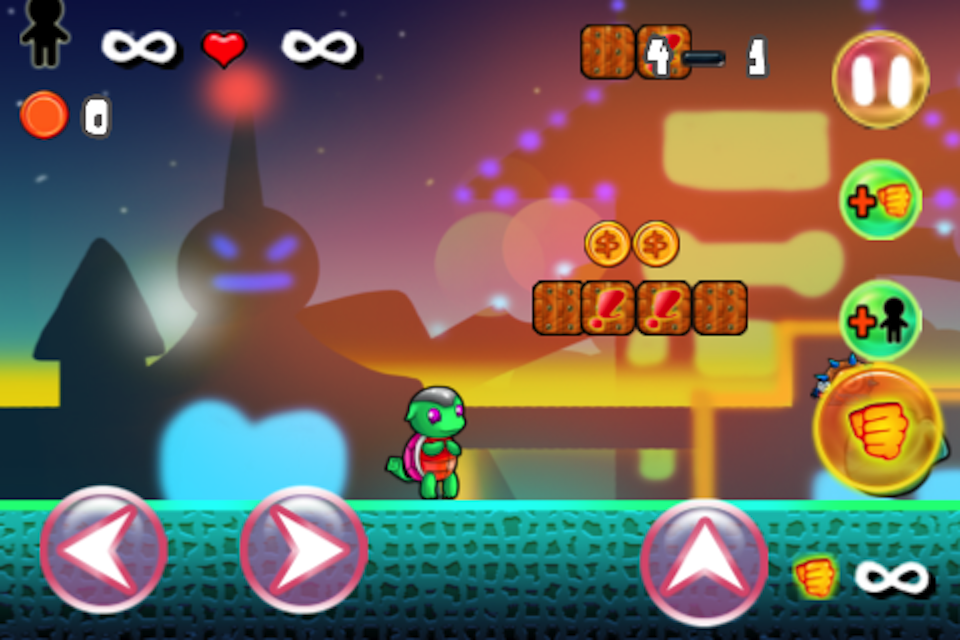Move right with the right arrow button

pyautogui.click(x=304, y=549)
